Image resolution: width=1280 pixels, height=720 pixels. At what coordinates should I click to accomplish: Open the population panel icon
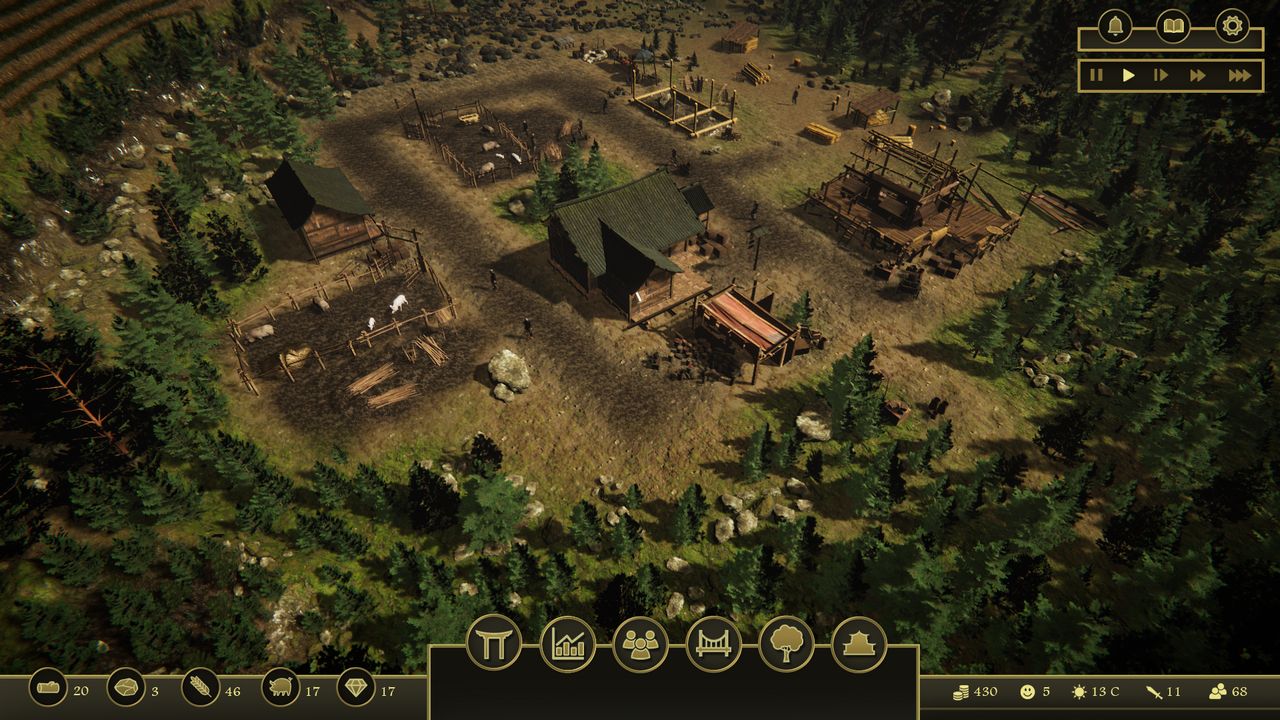coord(642,645)
